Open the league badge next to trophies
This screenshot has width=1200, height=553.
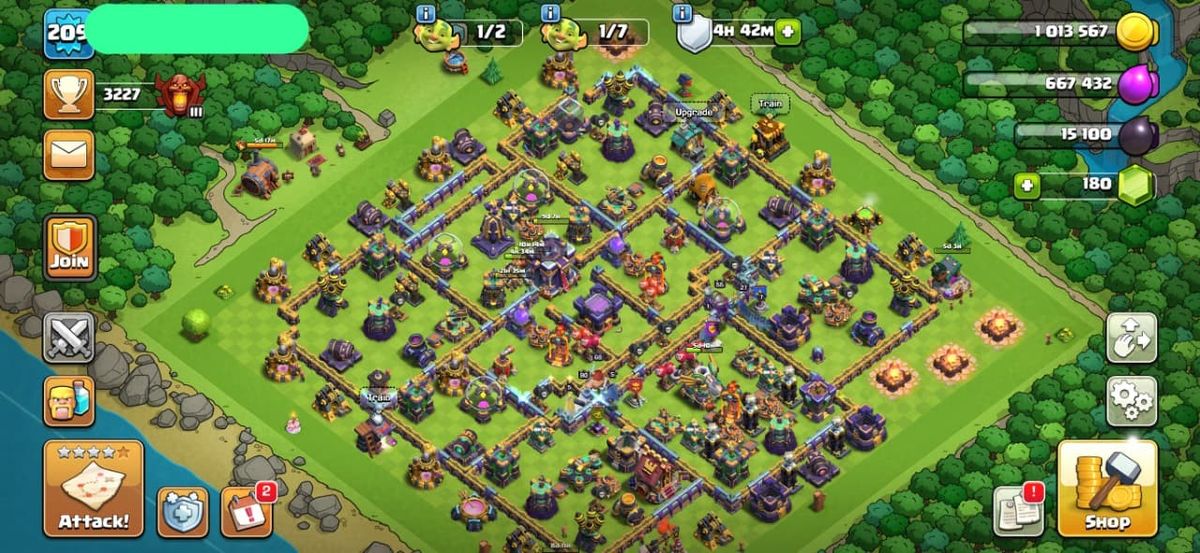[x=181, y=95]
